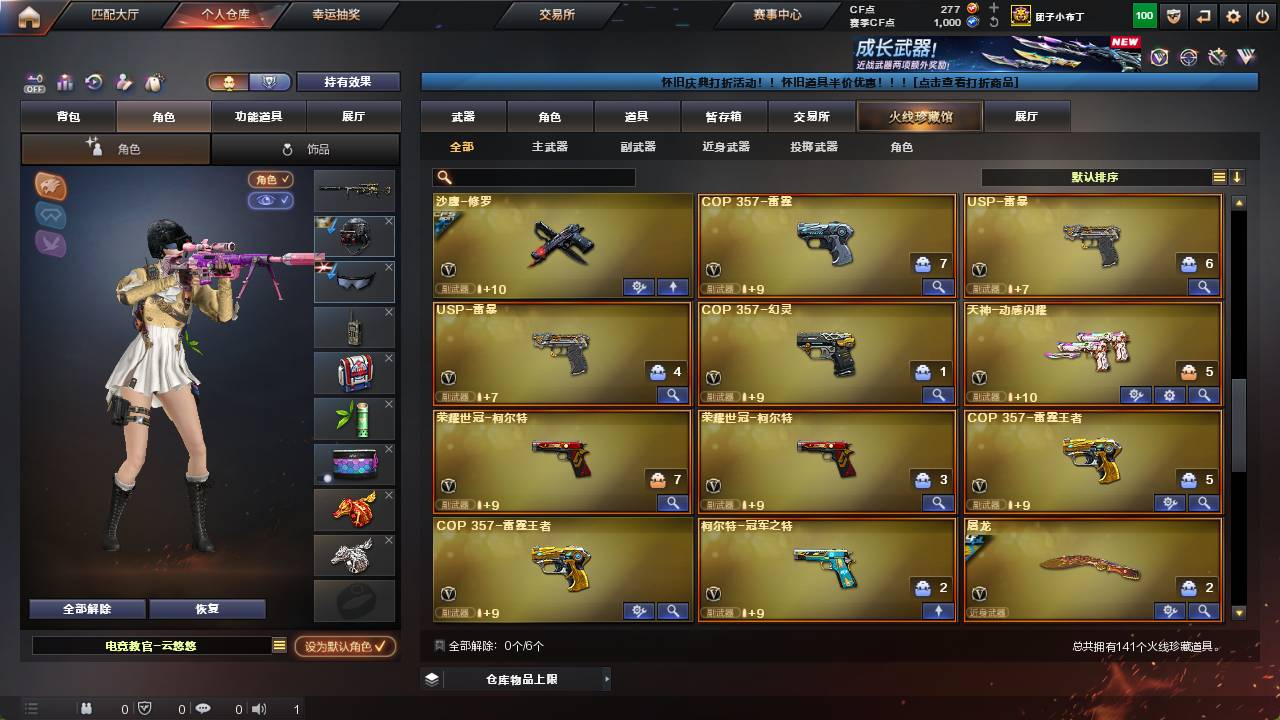
Task: Switch the chick/shield toggle to shield mode
Action: pos(270,82)
